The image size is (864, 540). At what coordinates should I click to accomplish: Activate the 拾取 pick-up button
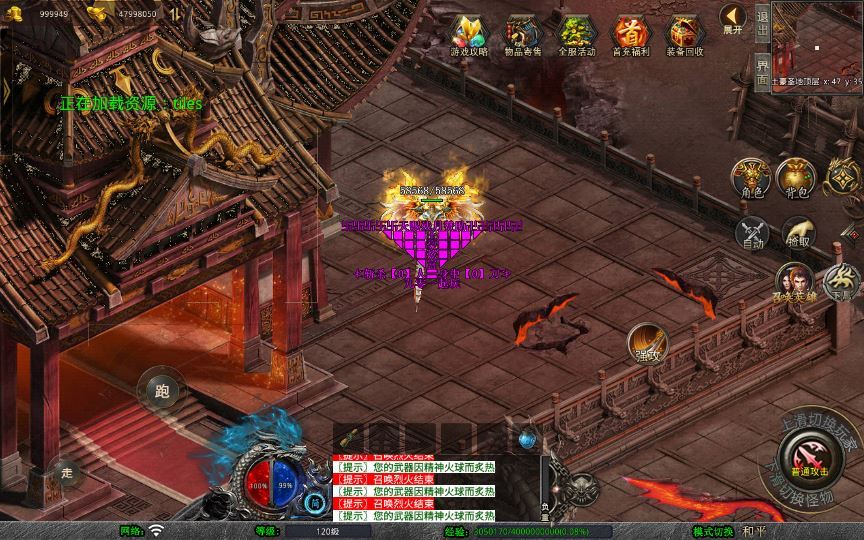(798, 232)
